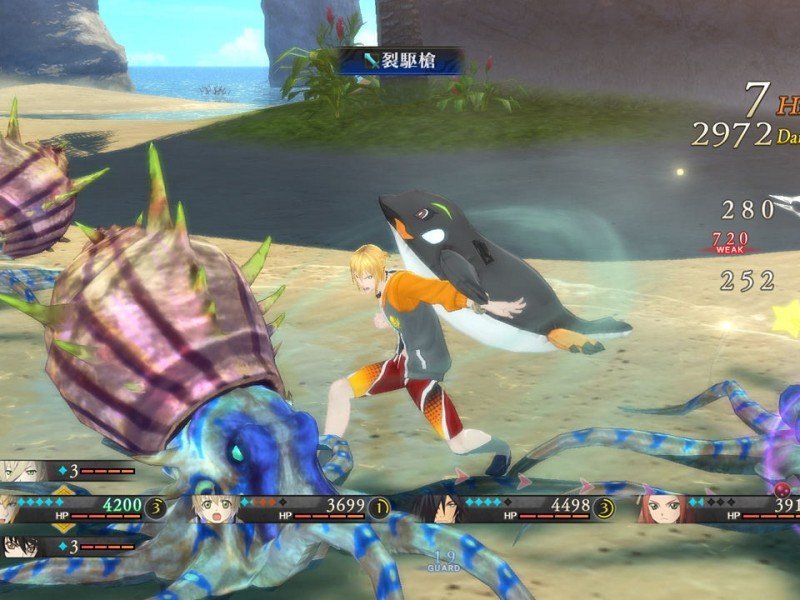
Task: Select the surprised-face character portrait with 3699 HP
Action: (x=215, y=508)
